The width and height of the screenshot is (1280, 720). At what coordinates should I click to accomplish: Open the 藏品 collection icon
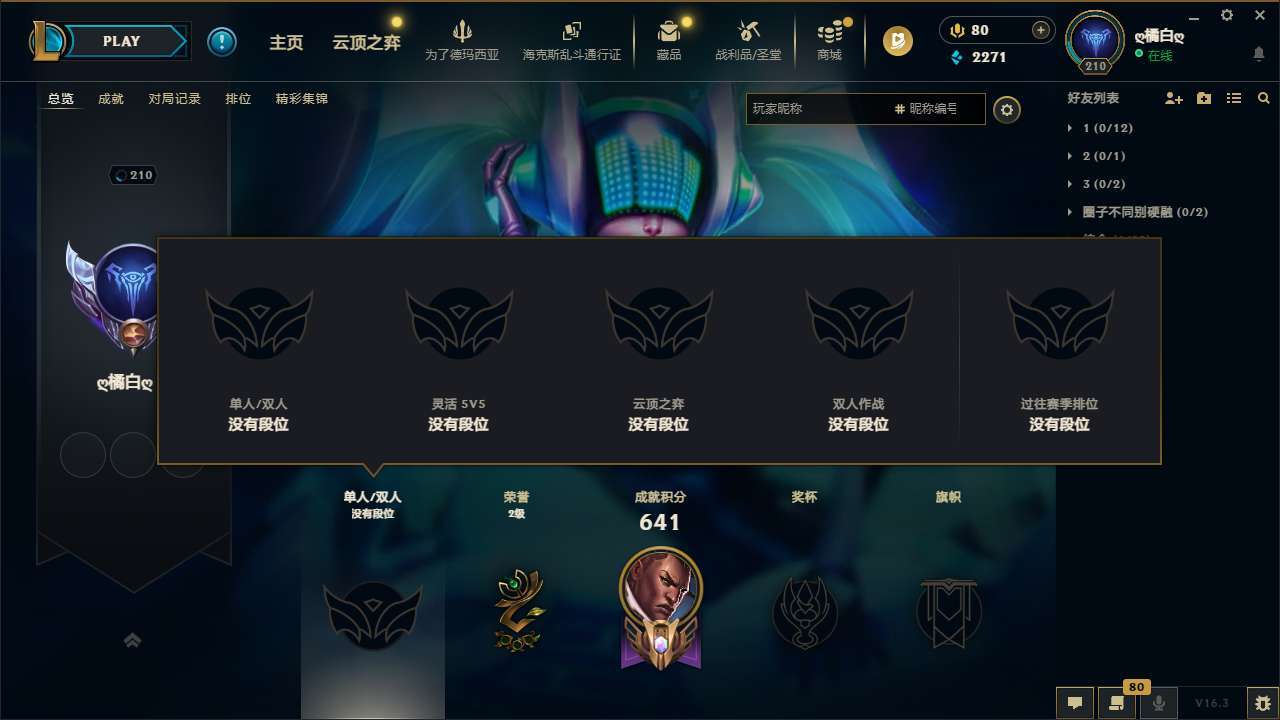[669, 40]
